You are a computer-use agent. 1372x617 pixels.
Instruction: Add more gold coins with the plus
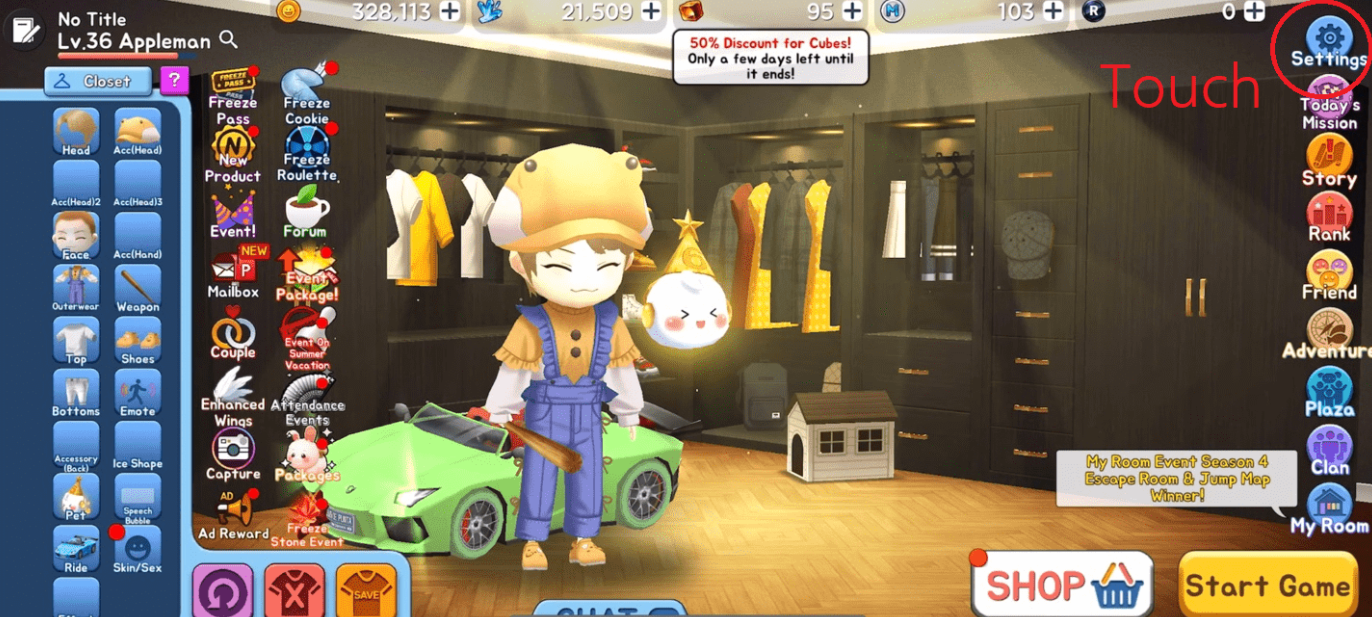point(450,11)
